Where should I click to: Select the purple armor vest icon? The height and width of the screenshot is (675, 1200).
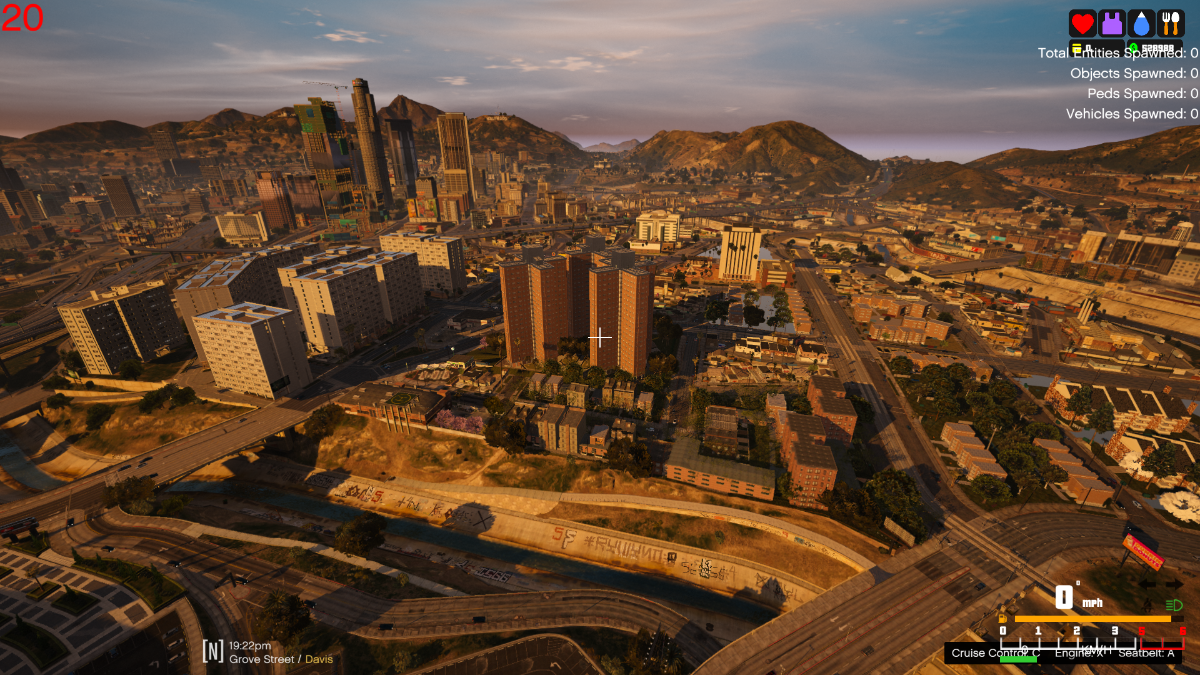click(x=1112, y=23)
